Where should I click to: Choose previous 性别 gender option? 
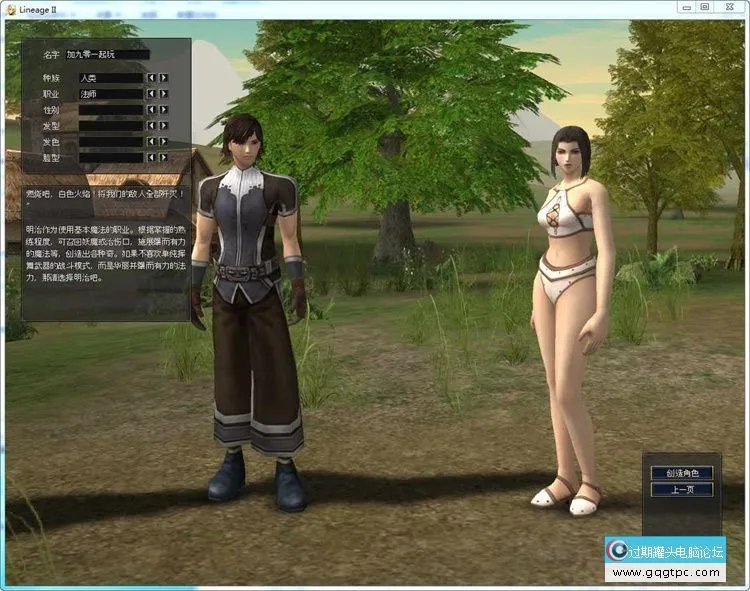click(x=151, y=110)
